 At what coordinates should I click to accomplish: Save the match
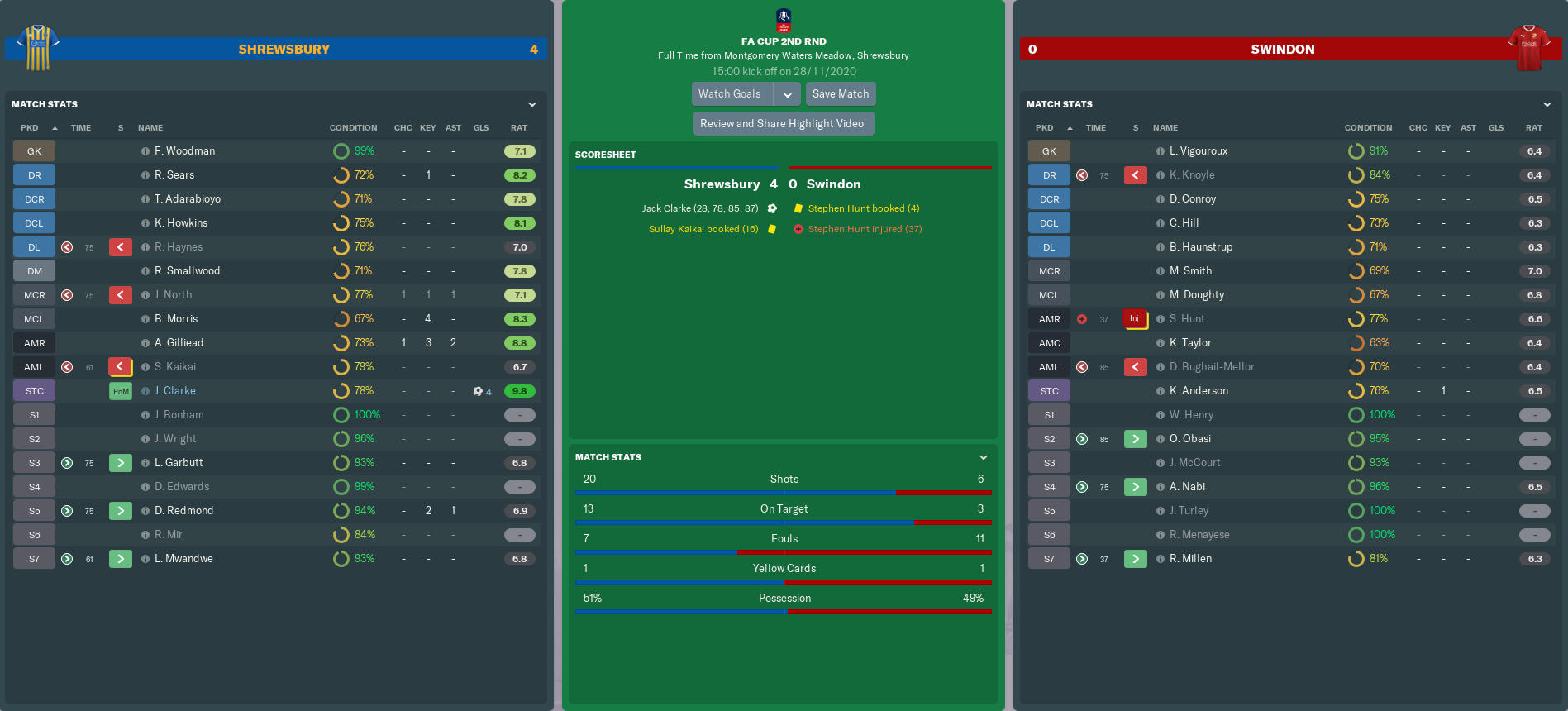(x=841, y=94)
